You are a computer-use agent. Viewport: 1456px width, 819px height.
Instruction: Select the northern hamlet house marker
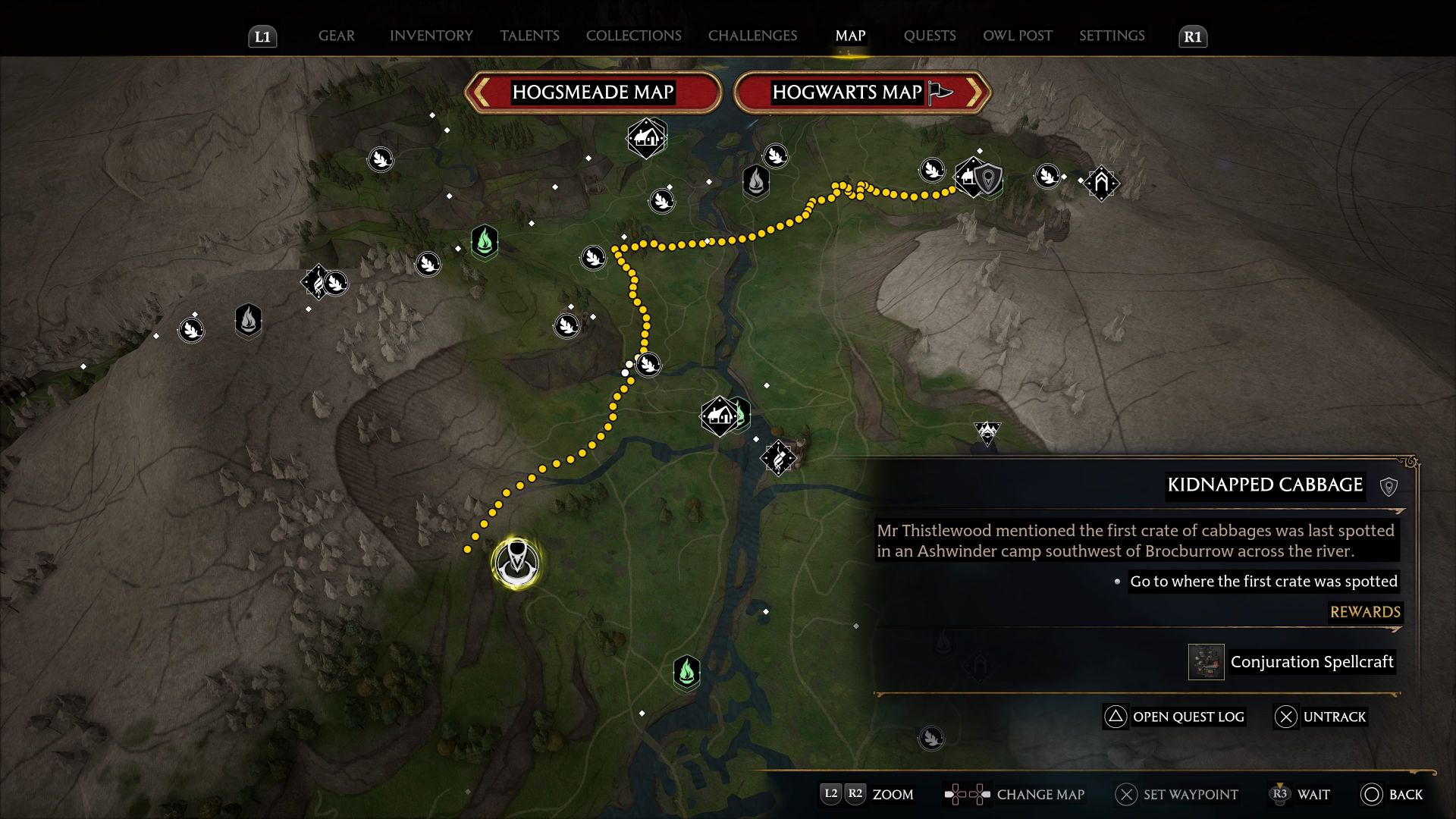[645, 138]
